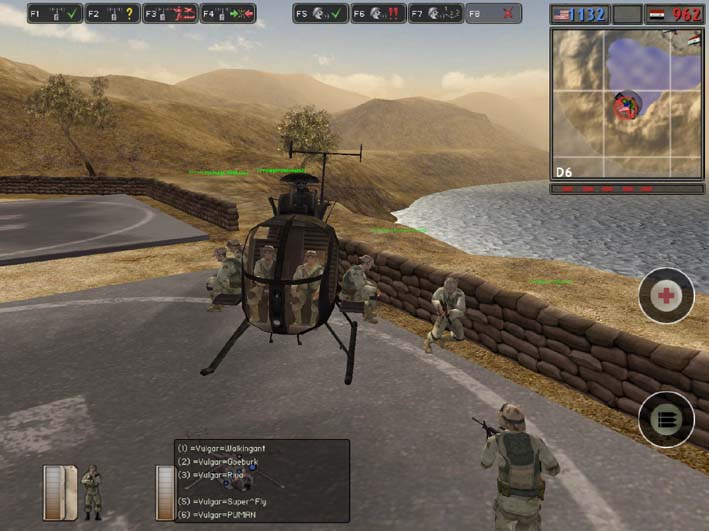
Task: Activate the F7 command button
Action: (435, 14)
